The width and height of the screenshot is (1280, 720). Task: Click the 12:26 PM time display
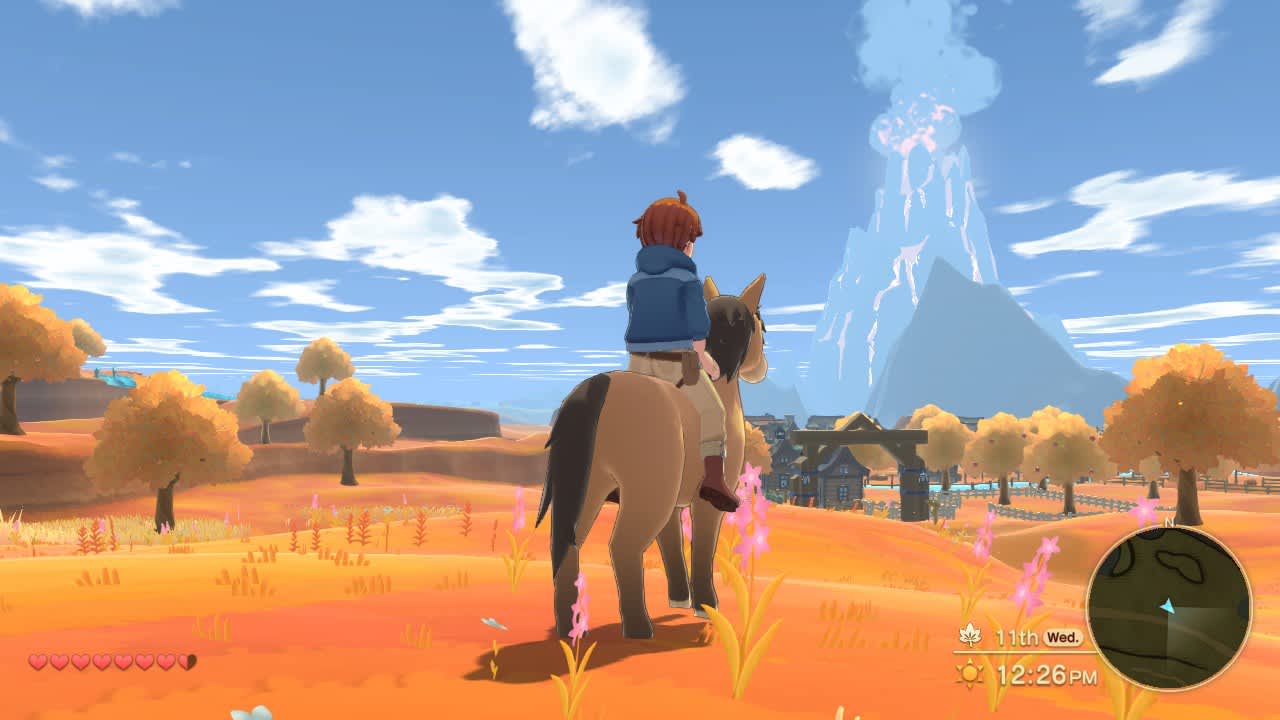point(1045,674)
